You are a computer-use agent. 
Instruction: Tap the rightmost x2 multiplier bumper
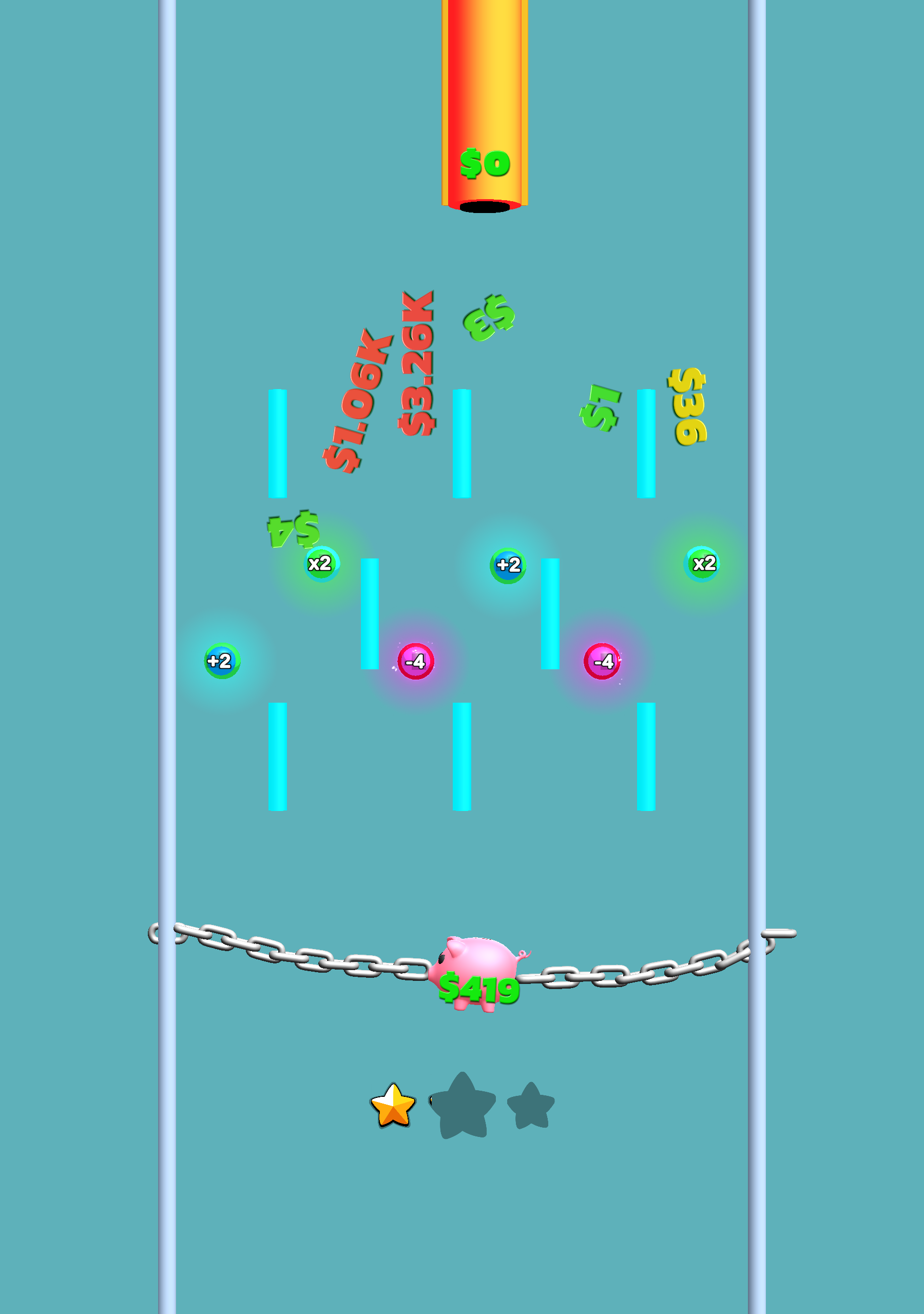pos(702,564)
